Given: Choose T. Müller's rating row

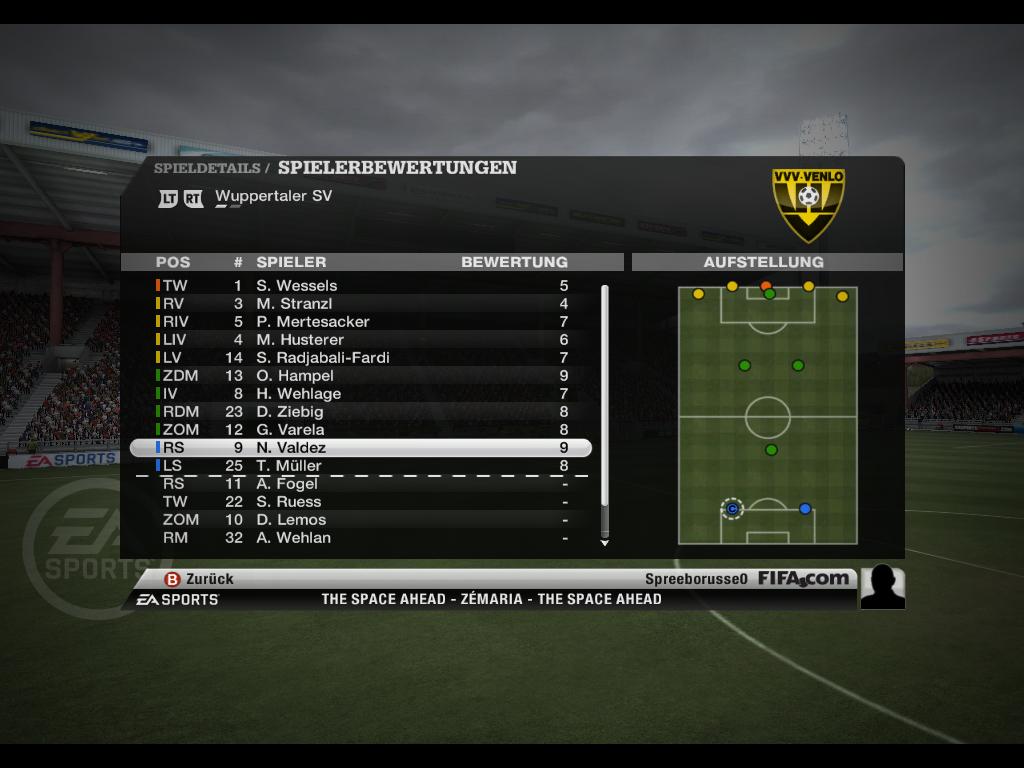Looking at the screenshot, I should (288, 466).
